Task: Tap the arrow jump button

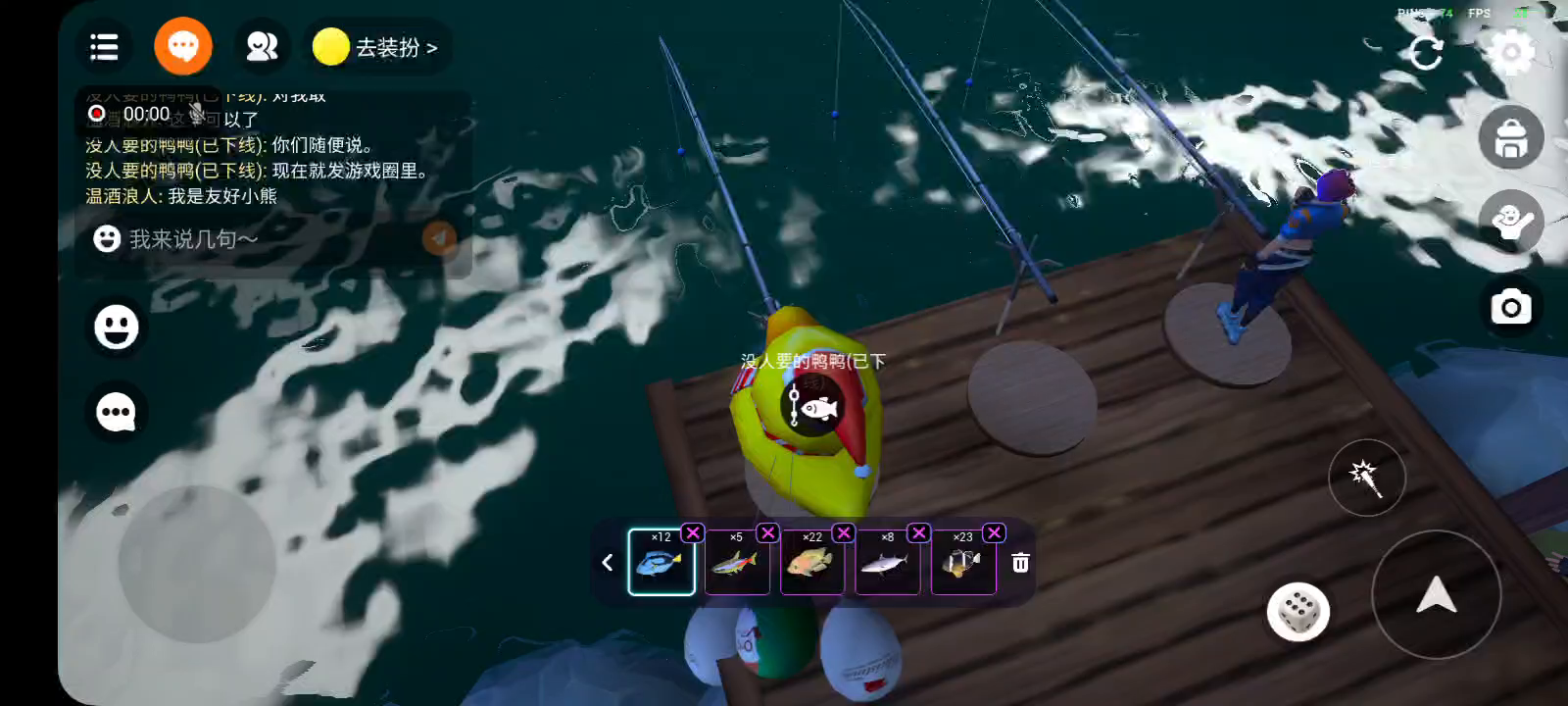Action: [x=1436, y=594]
